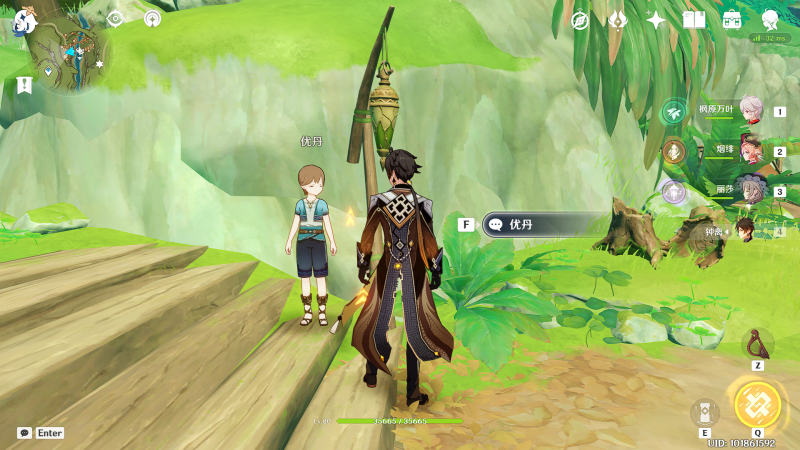The height and width of the screenshot is (450, 800).
Task: Open the character head-profile icon
Action: [x=770, y=20]
